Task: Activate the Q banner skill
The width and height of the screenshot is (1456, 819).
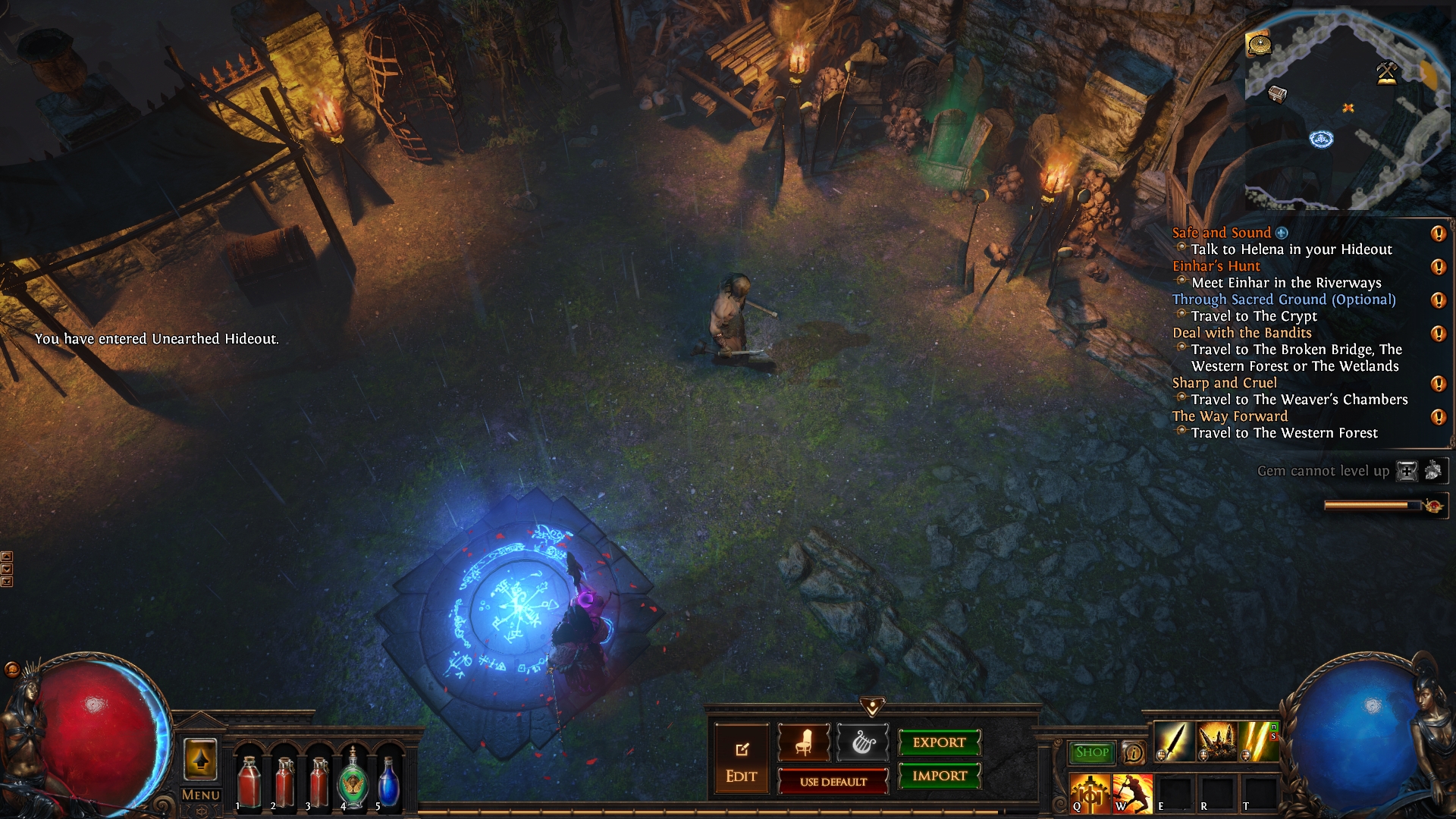Action: pos(1090,793)
